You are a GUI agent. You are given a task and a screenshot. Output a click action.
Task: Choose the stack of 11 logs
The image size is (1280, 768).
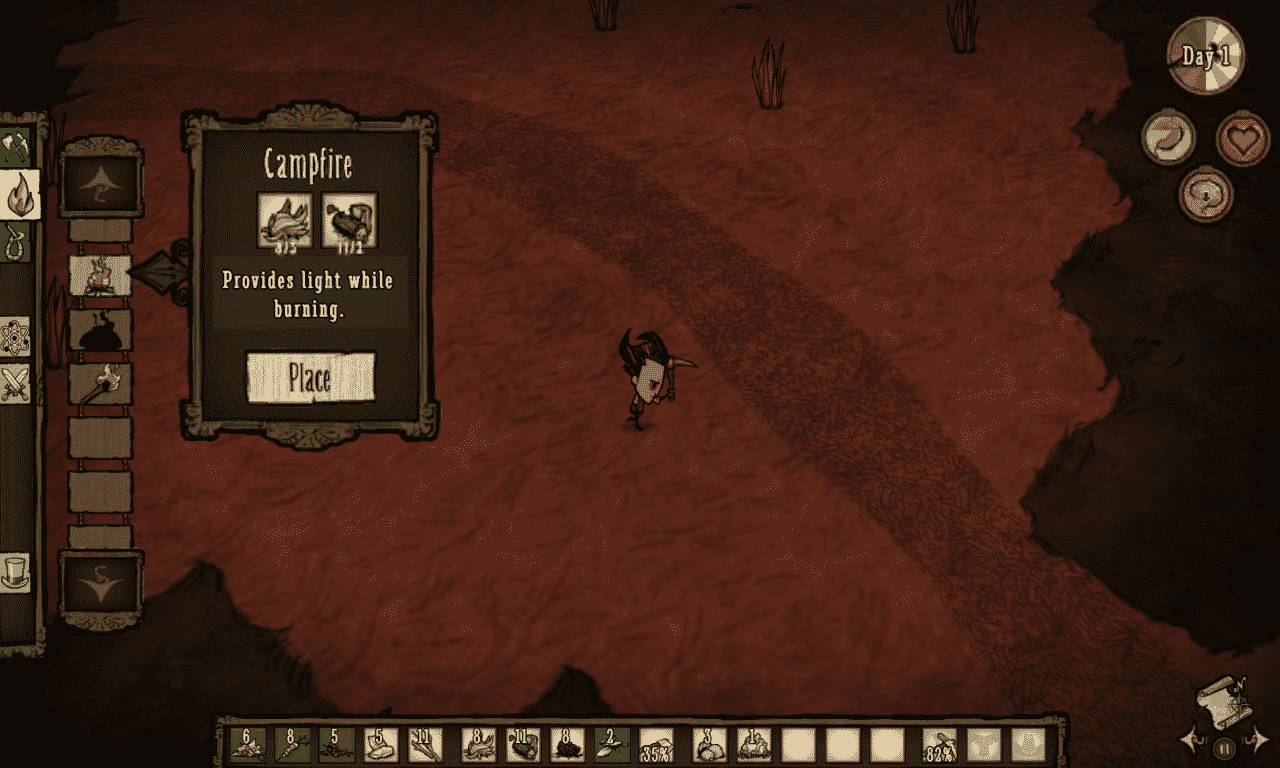[x=523, y=746]
